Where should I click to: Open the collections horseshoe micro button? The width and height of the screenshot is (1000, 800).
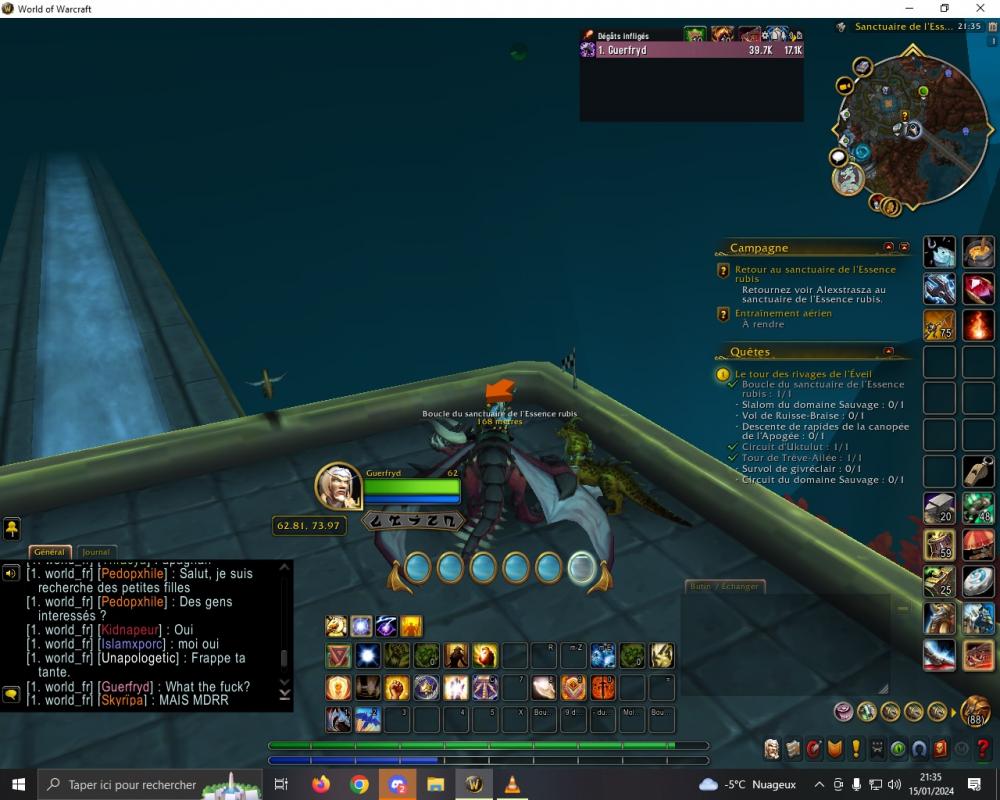(x=919, y=748)
